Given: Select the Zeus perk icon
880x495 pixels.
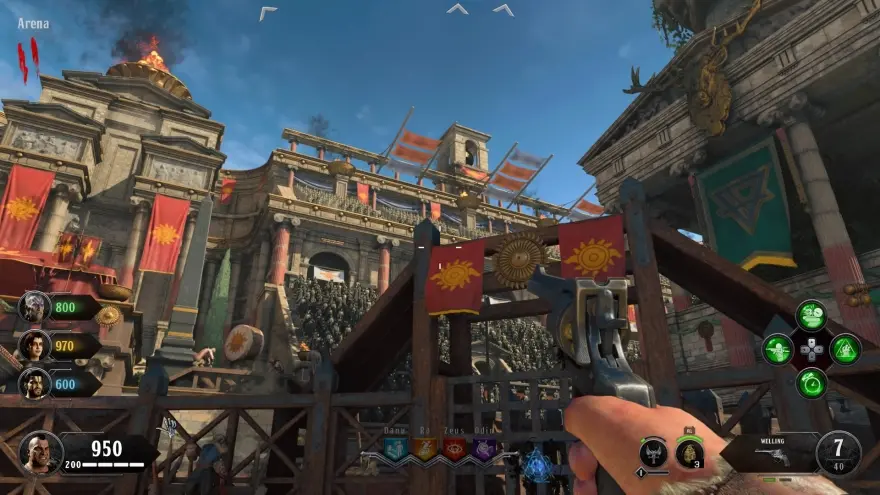Looking at the screenshot, I should point(454,449).
